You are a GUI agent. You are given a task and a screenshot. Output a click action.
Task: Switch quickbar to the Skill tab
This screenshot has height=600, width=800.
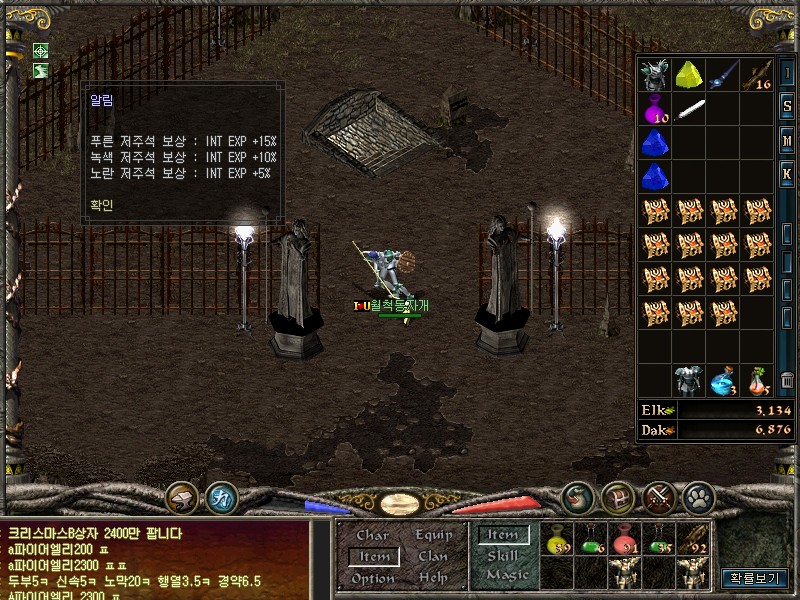coord(503,556)
